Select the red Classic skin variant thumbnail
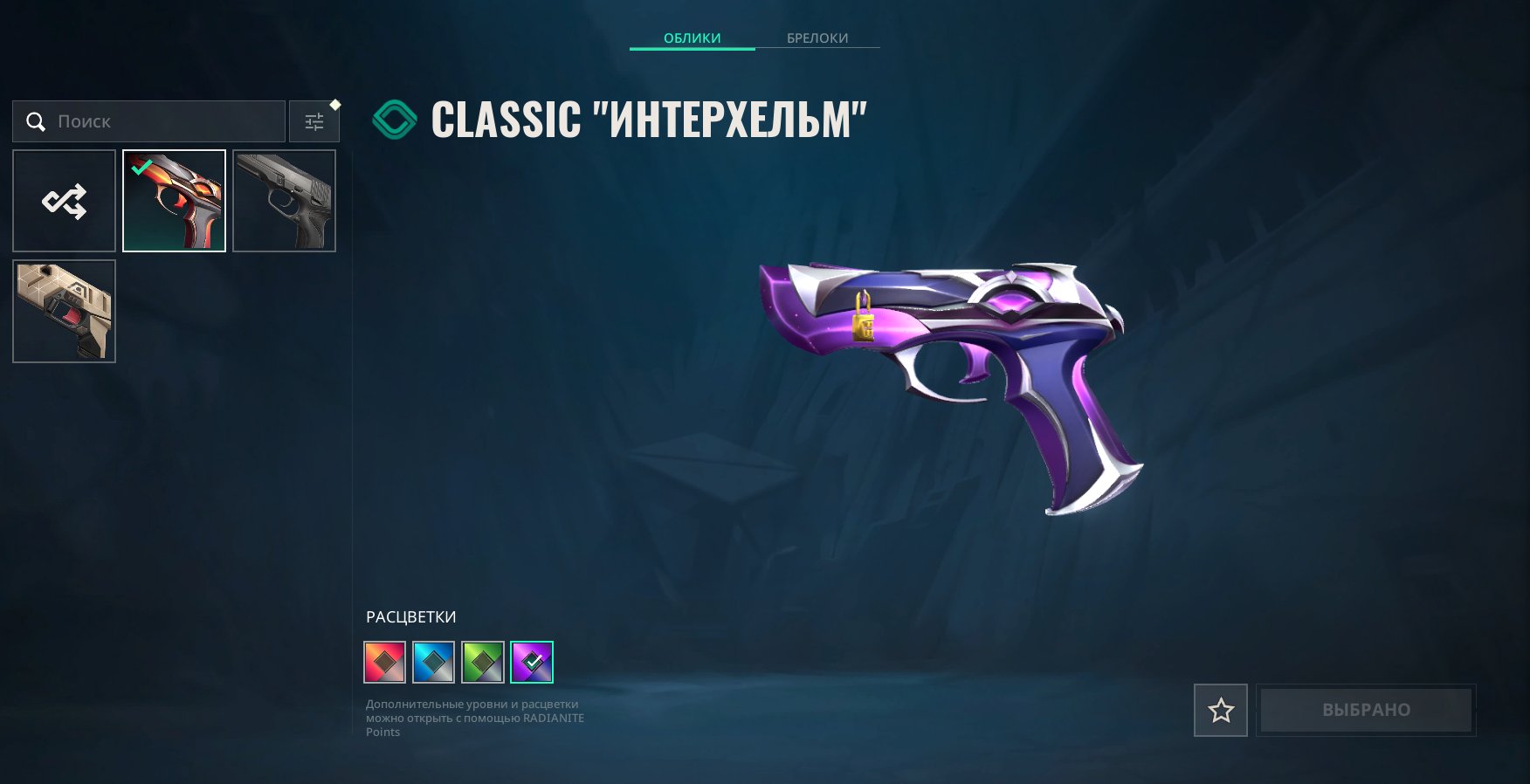 click(174, 201)
